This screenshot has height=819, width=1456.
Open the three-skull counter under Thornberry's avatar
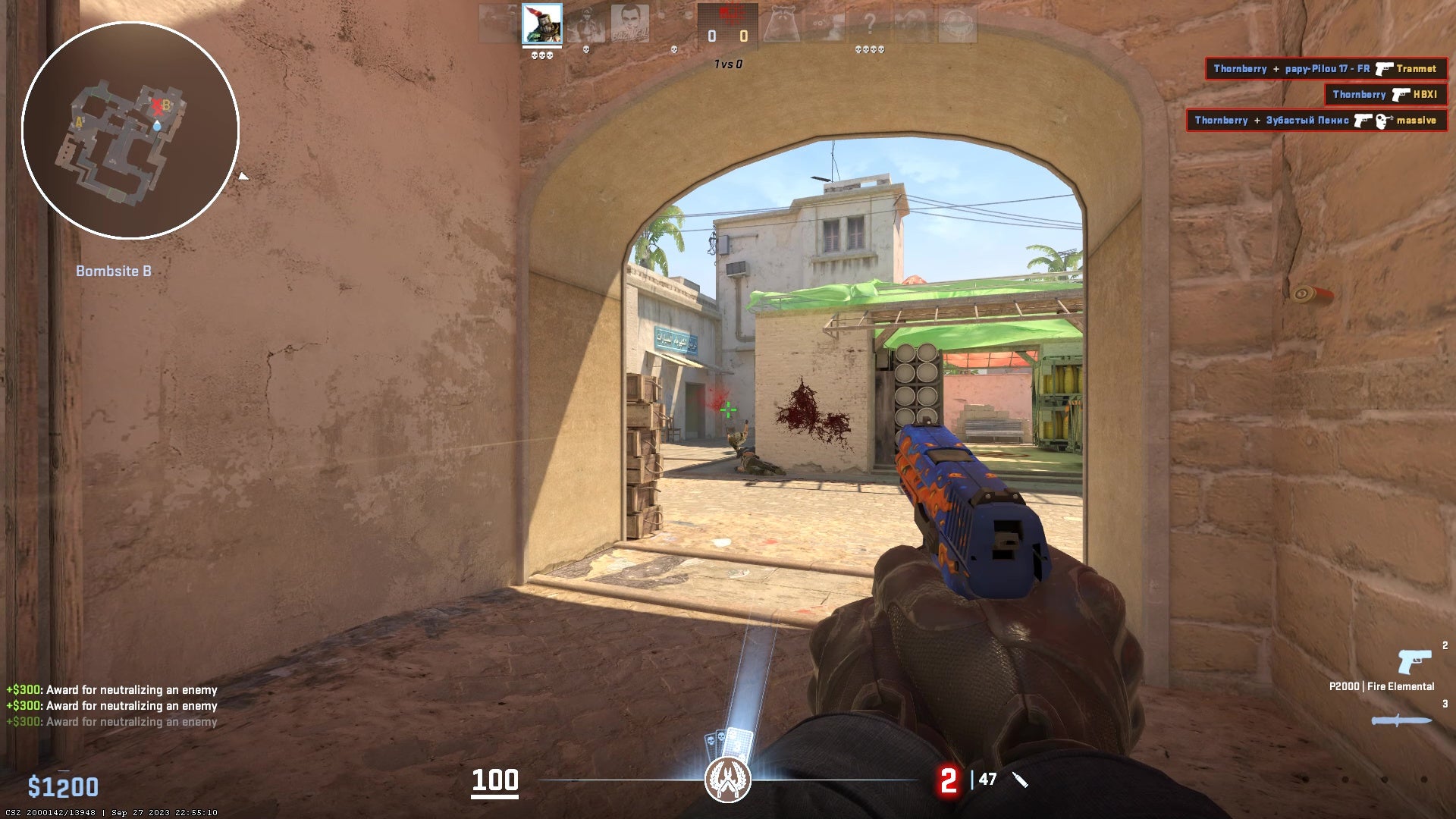pos(541,55)
